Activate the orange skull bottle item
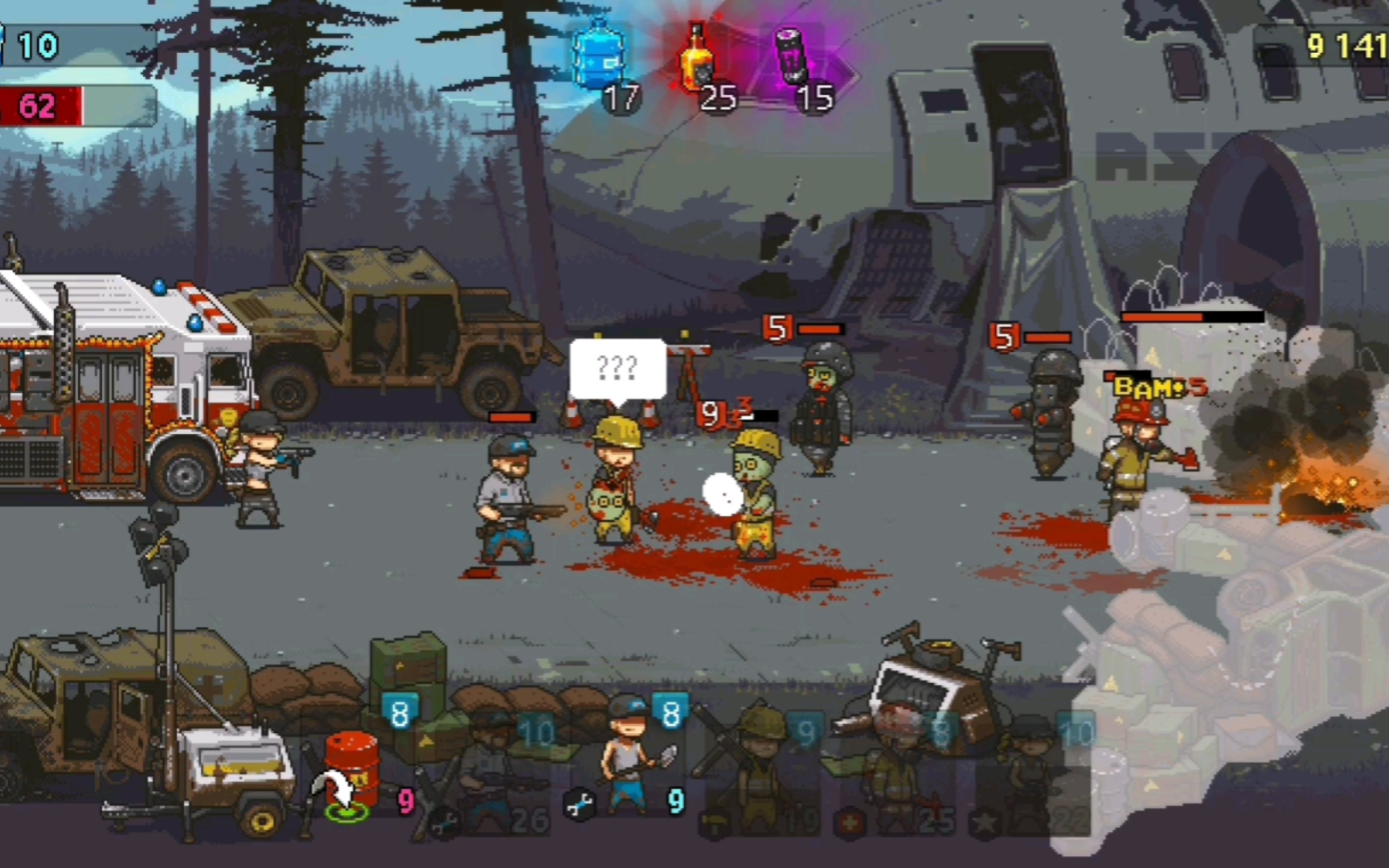The width and height of the screenshot is (1389, 868). [696, 58]
